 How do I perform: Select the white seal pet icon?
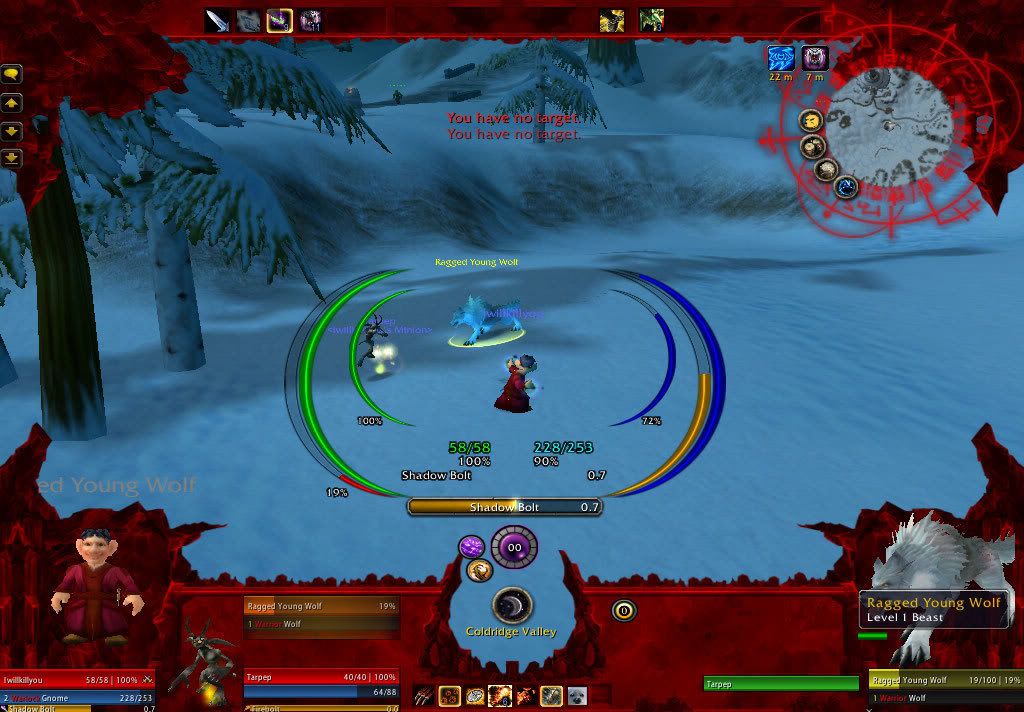pos(578,695)
